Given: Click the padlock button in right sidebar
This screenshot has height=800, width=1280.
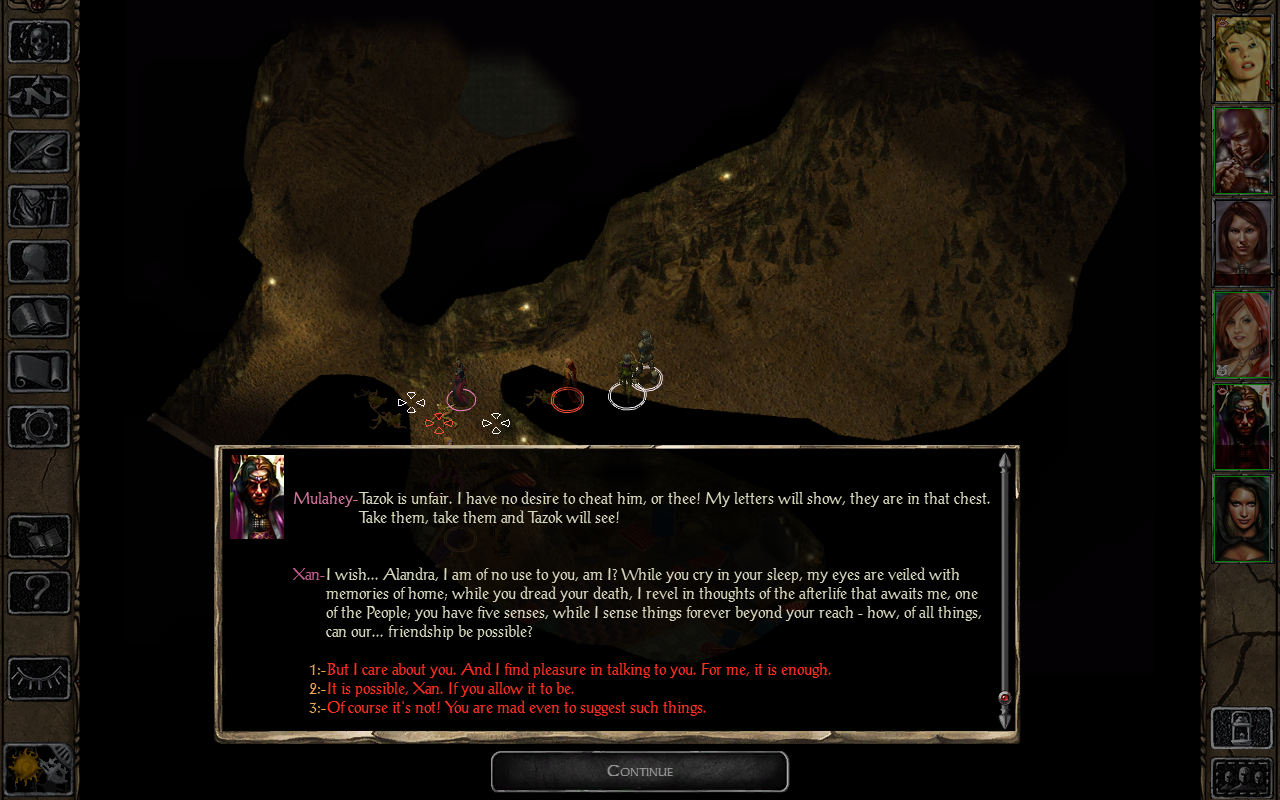Looking at the screenshot, I should point(1242,728).
